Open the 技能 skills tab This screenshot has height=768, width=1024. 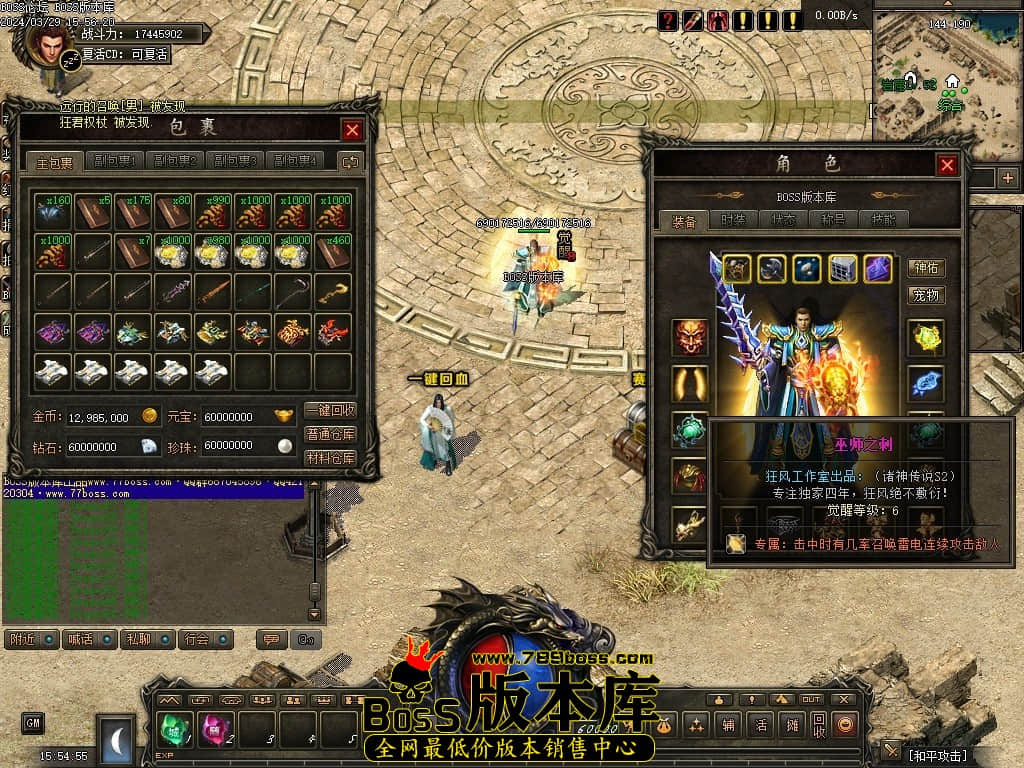[885, 221]
